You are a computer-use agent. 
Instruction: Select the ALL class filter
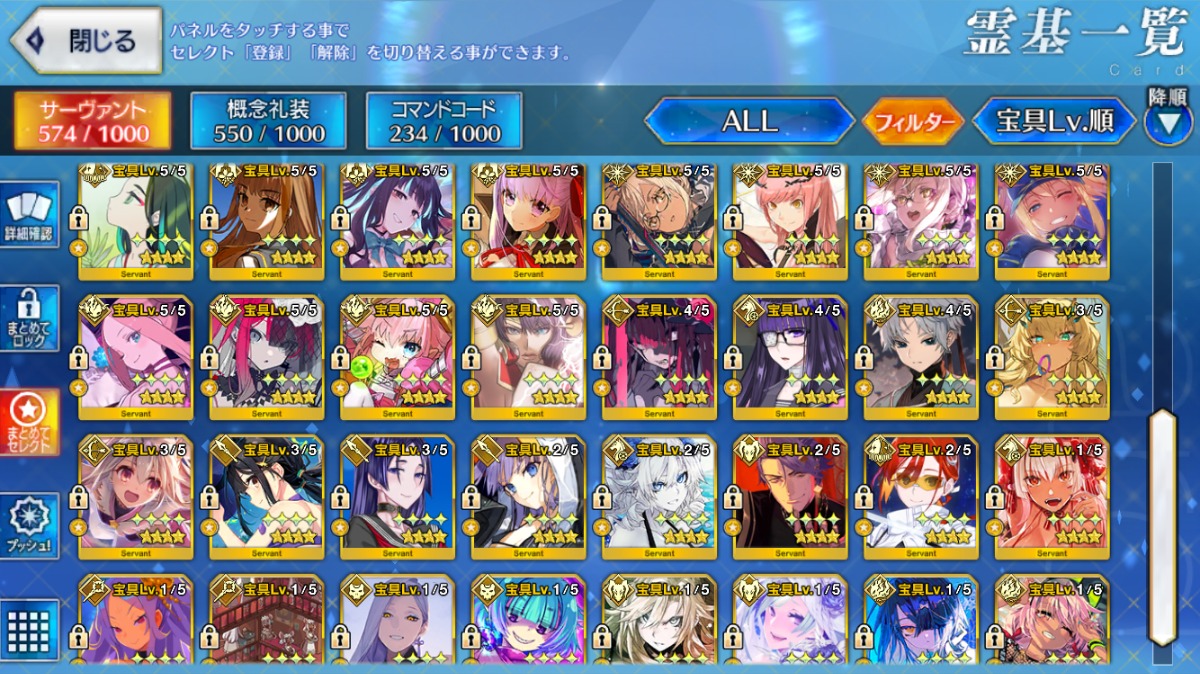pyautogui.click(x=748, y=121)
